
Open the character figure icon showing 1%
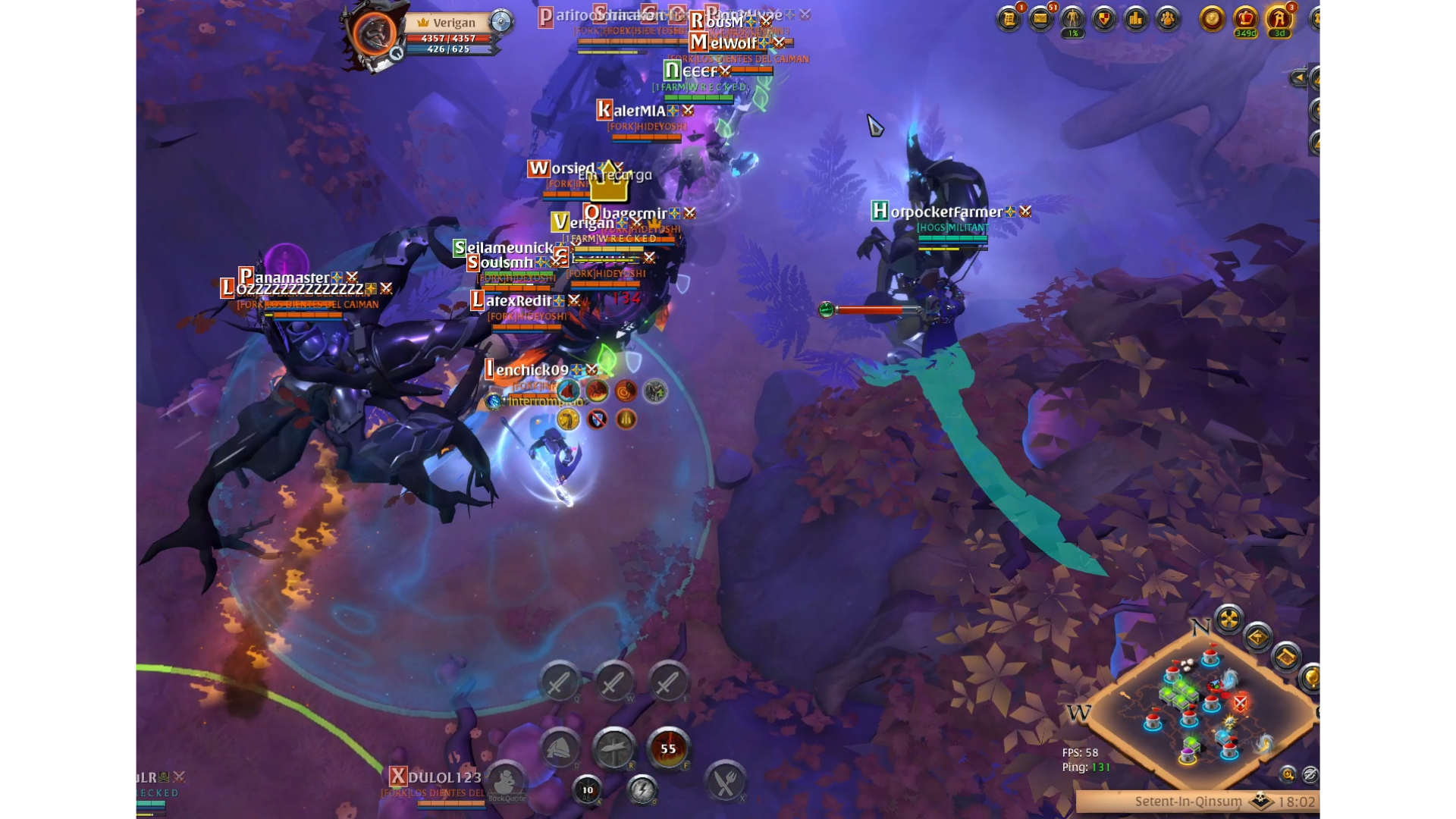[x=1072, y=19]
